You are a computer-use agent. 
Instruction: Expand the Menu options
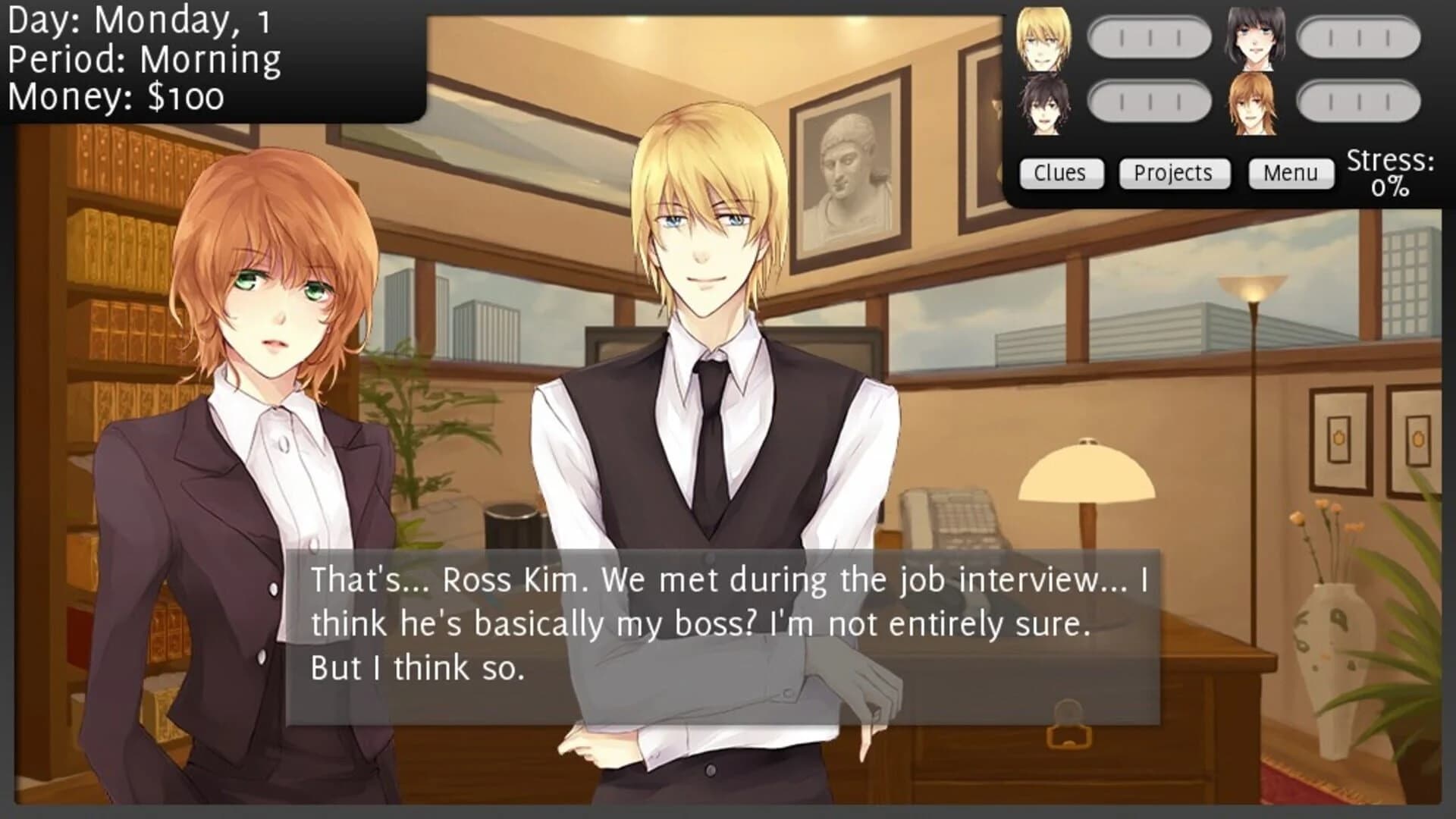[1291, 173]
